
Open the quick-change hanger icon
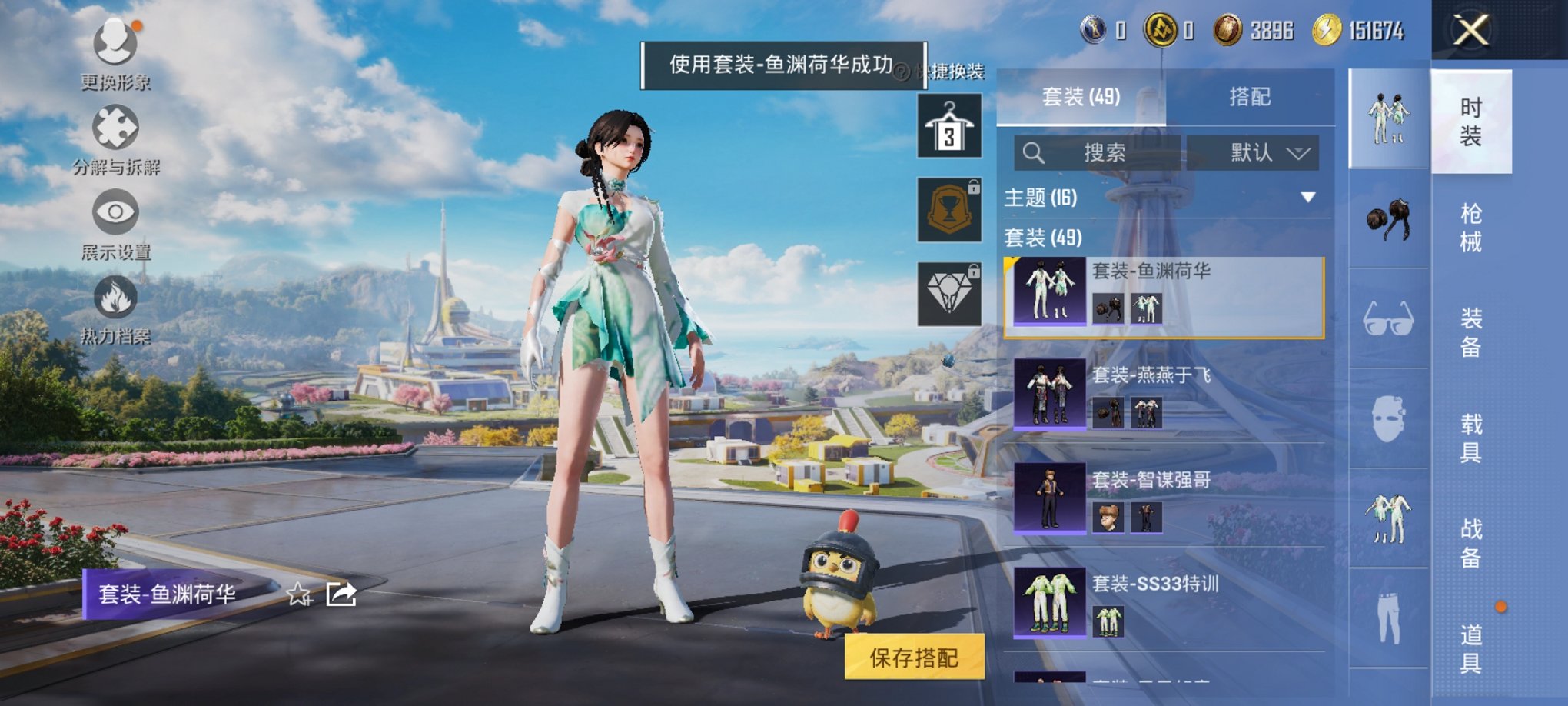pos(949,126)
